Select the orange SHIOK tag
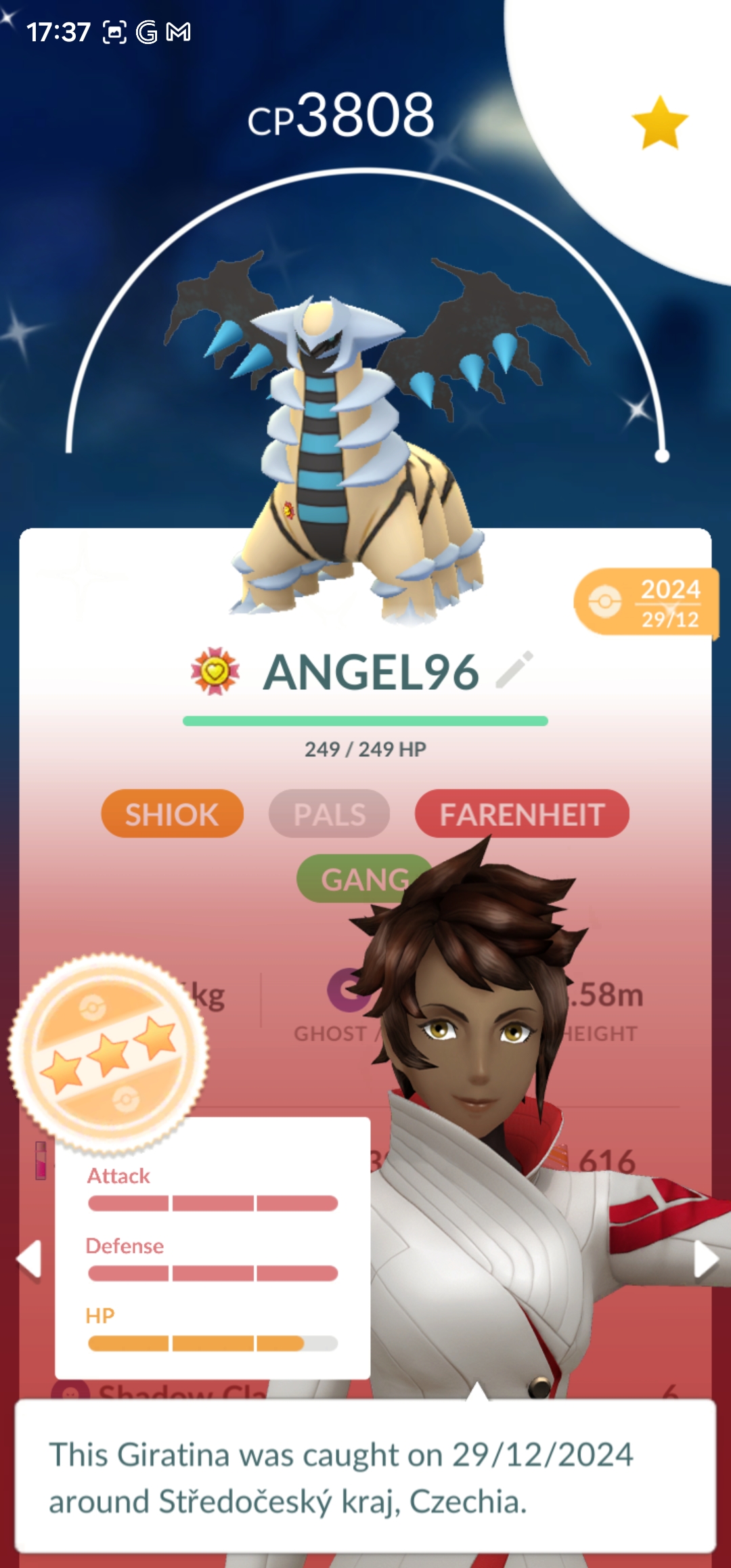Screen dimensions: 731x1568 point(172,814)
